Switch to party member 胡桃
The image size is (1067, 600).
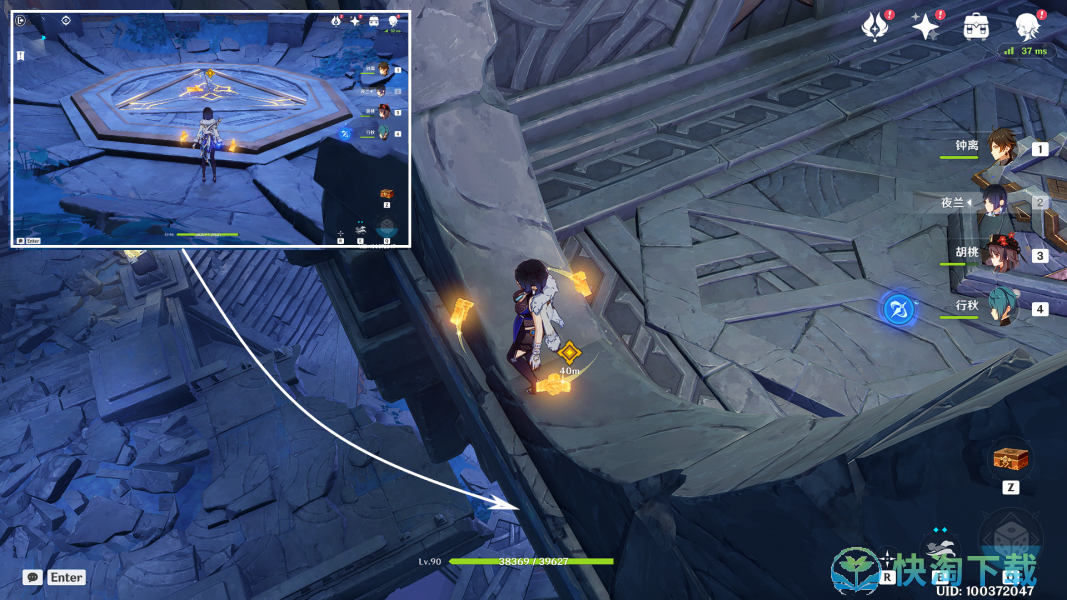coord(1000,255)
